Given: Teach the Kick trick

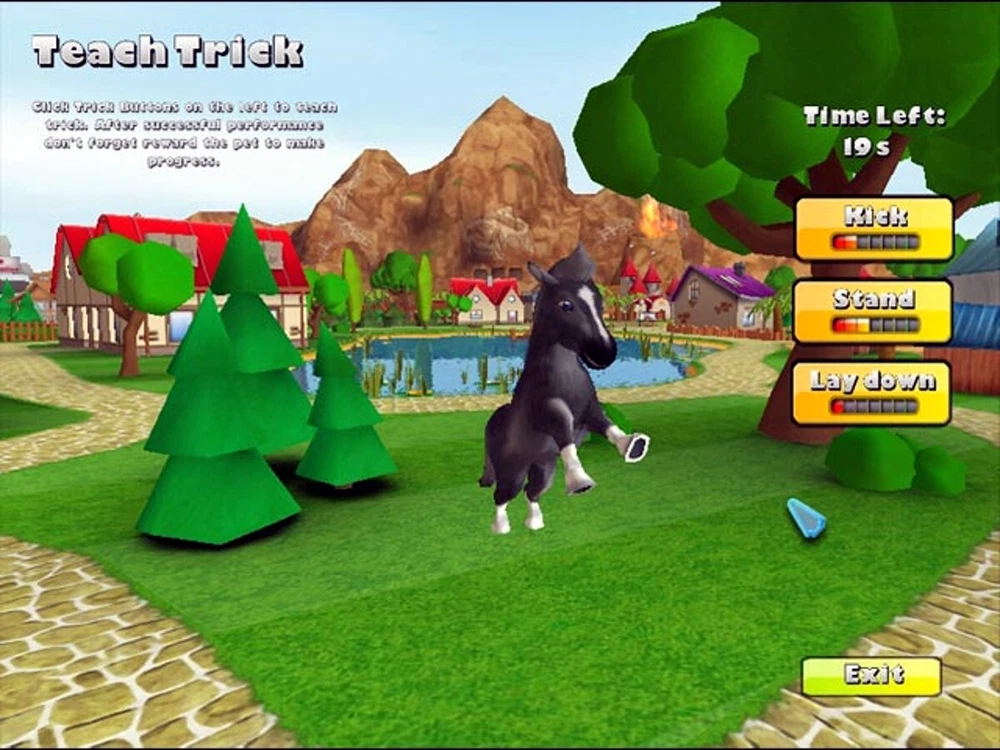Looking at the screenshot, I should click(x=873, y=228).
